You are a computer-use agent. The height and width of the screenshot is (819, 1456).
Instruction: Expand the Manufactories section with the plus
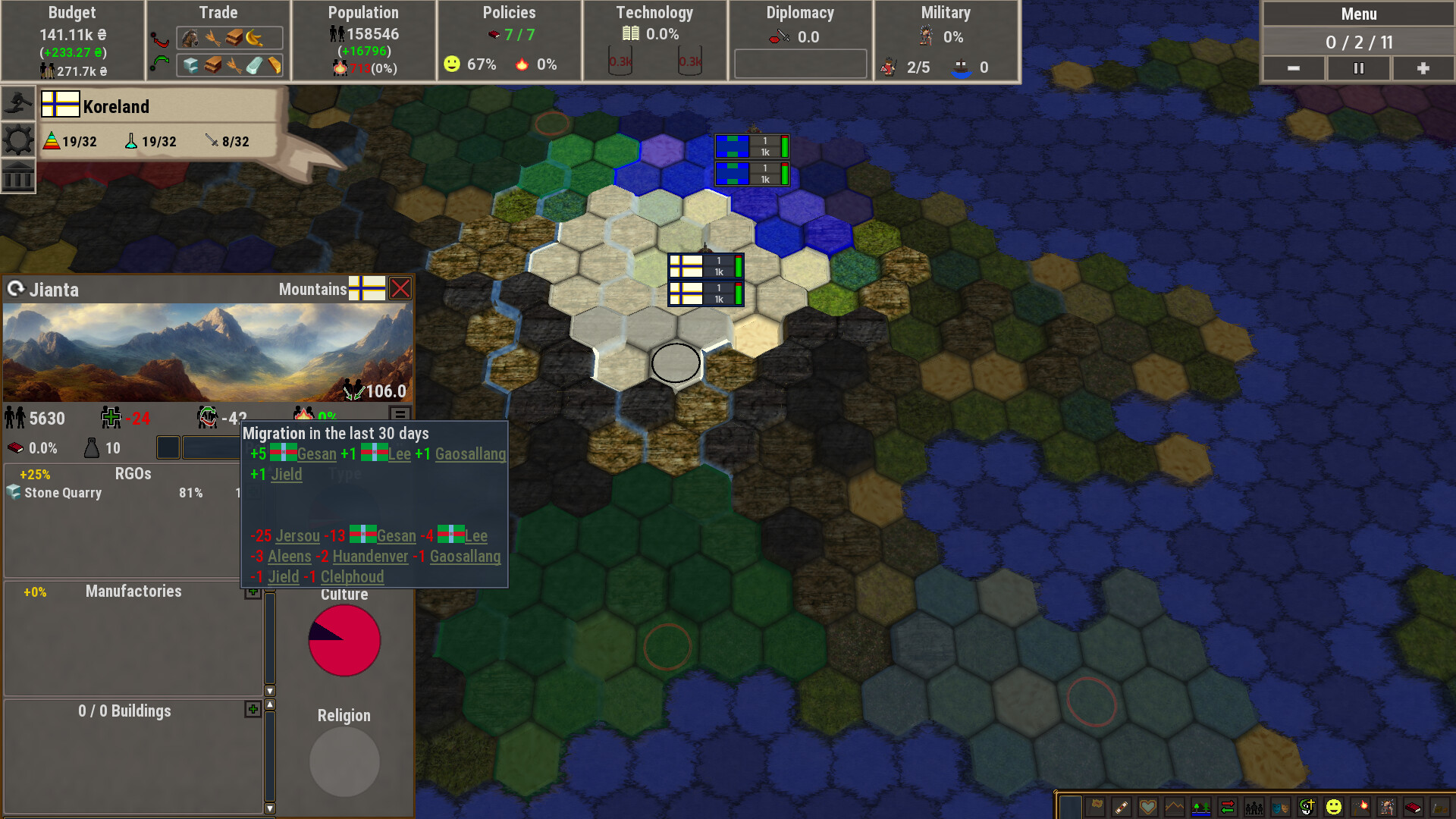click(253, 591)
